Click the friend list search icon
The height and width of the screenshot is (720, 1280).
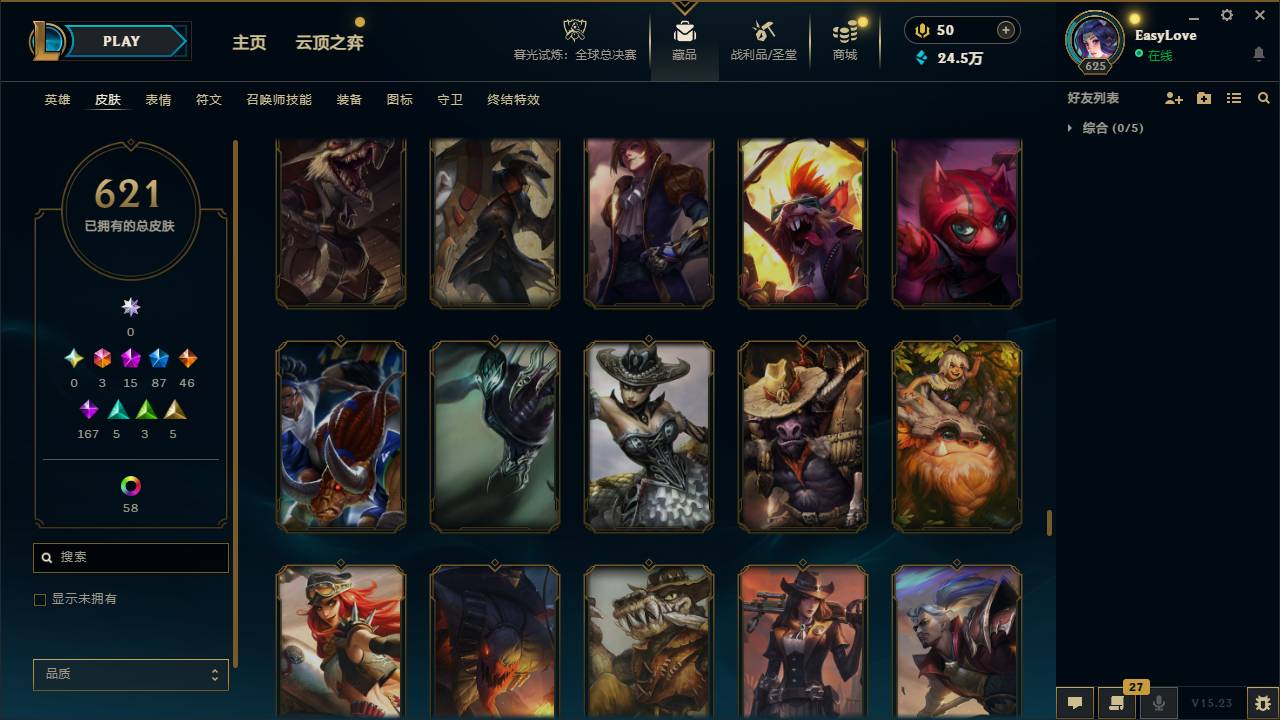(1264, 98)
